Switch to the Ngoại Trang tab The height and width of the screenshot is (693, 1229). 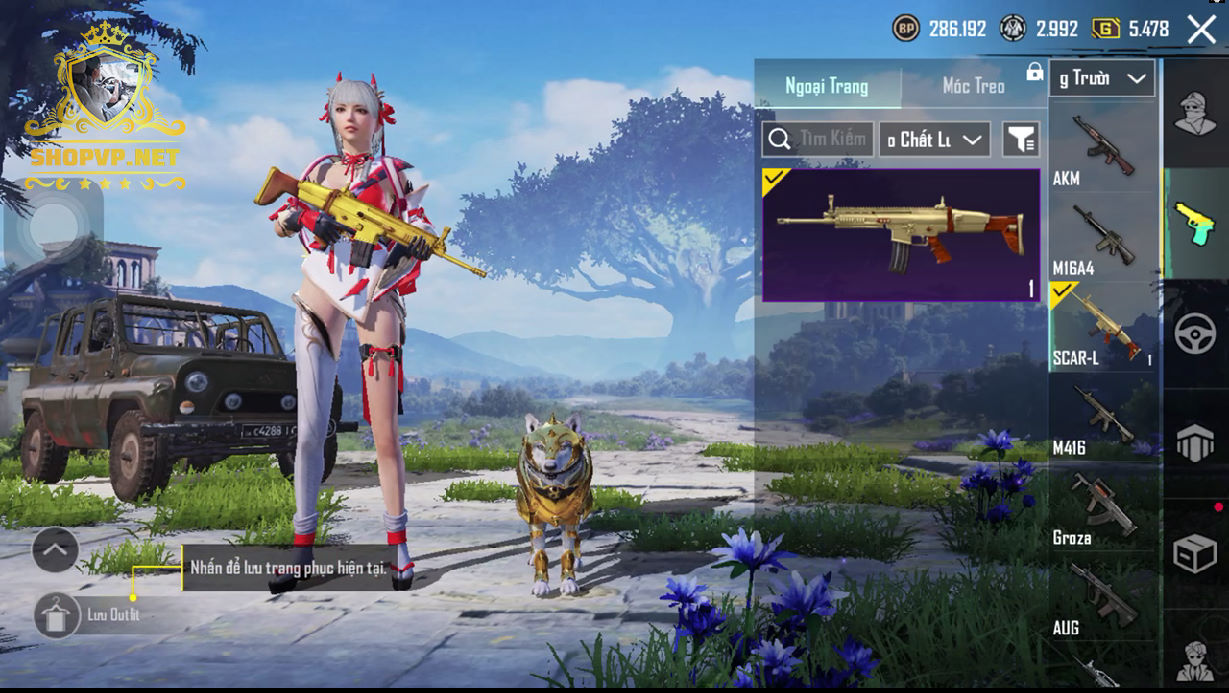pyautogui.click(x=827, y=86)
